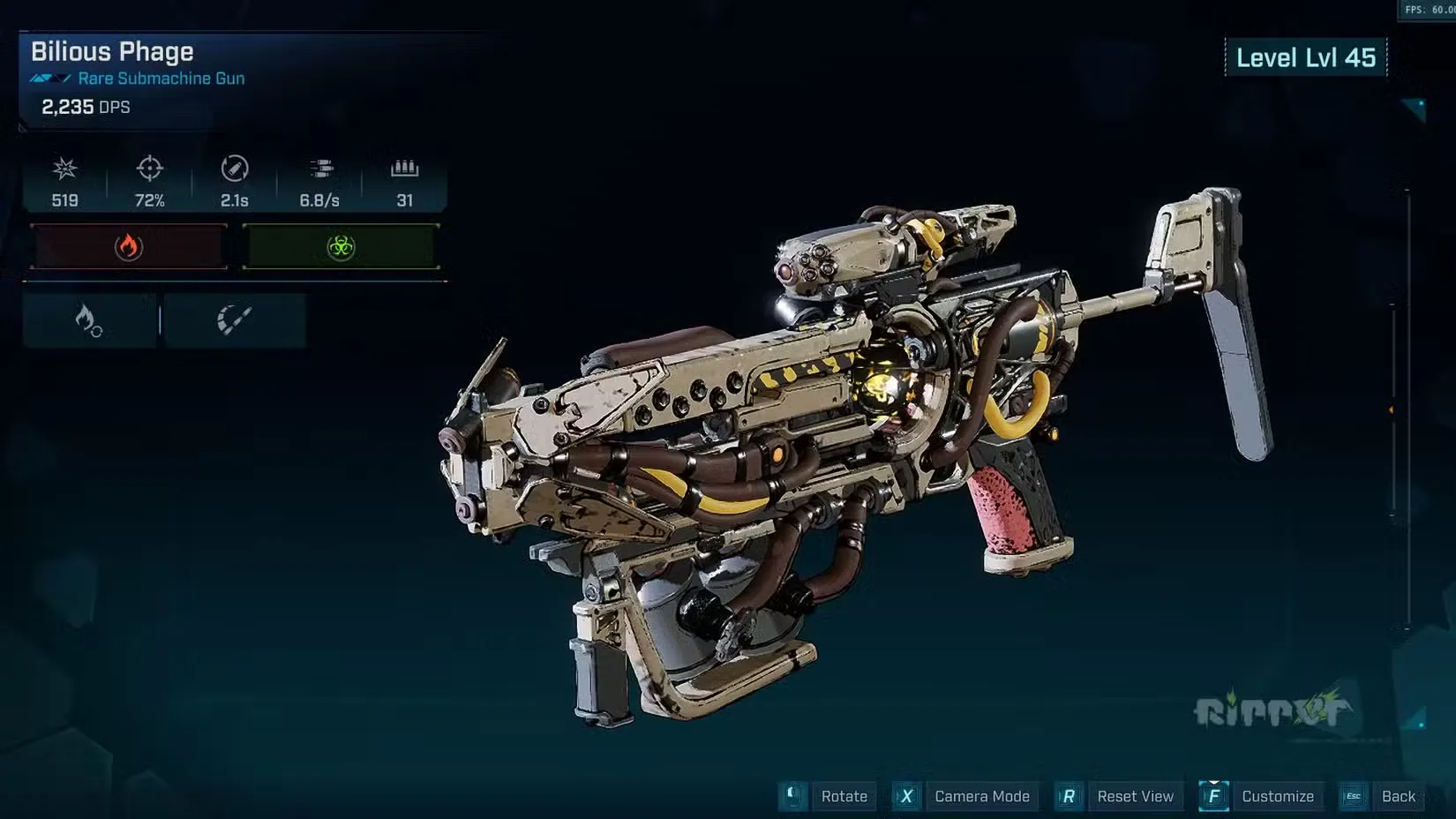Select the fire element panel
1456x819 pixels.
129,246
